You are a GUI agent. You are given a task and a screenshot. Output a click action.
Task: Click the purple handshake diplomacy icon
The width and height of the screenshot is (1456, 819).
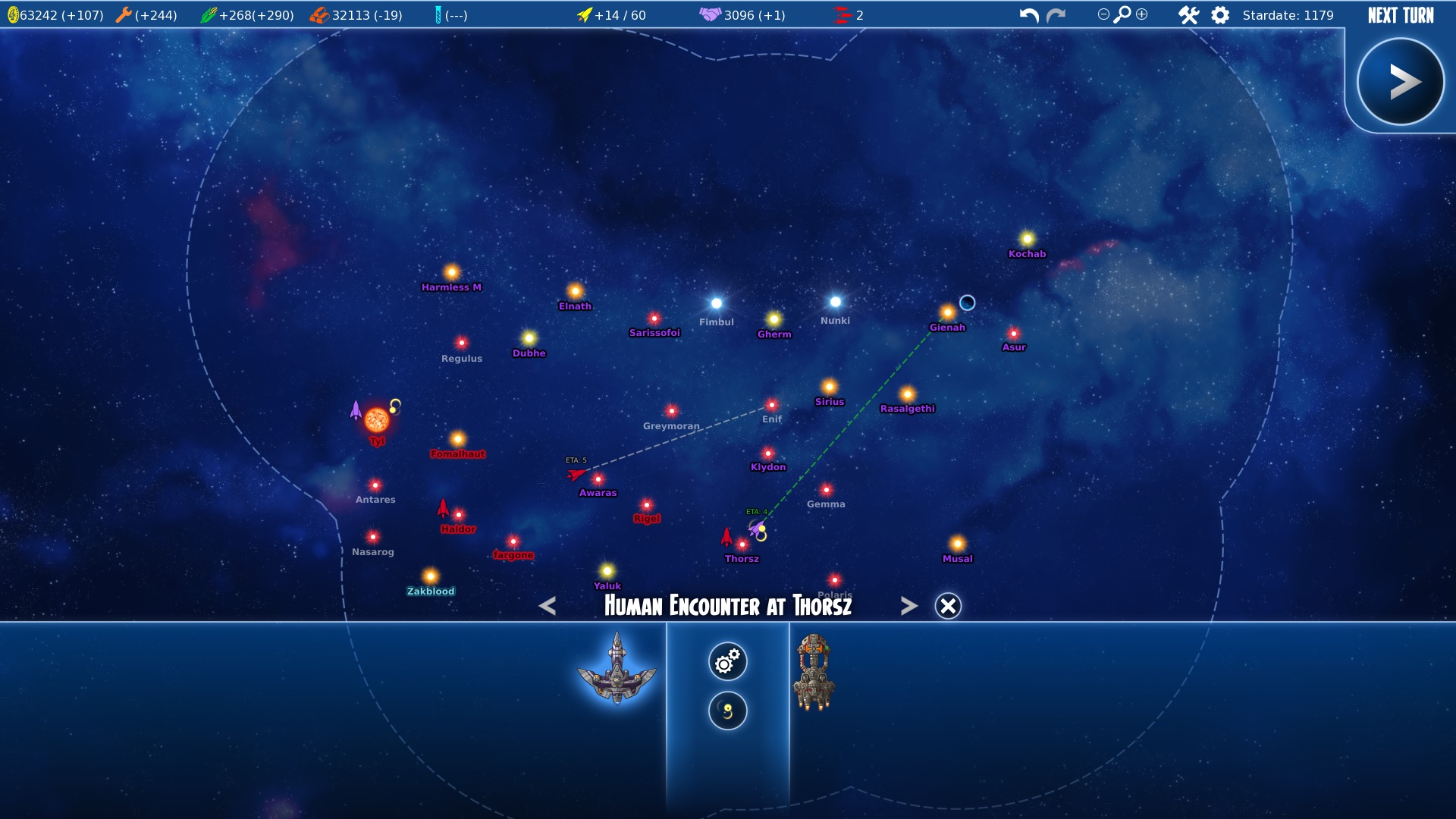[x=710, y=14]
